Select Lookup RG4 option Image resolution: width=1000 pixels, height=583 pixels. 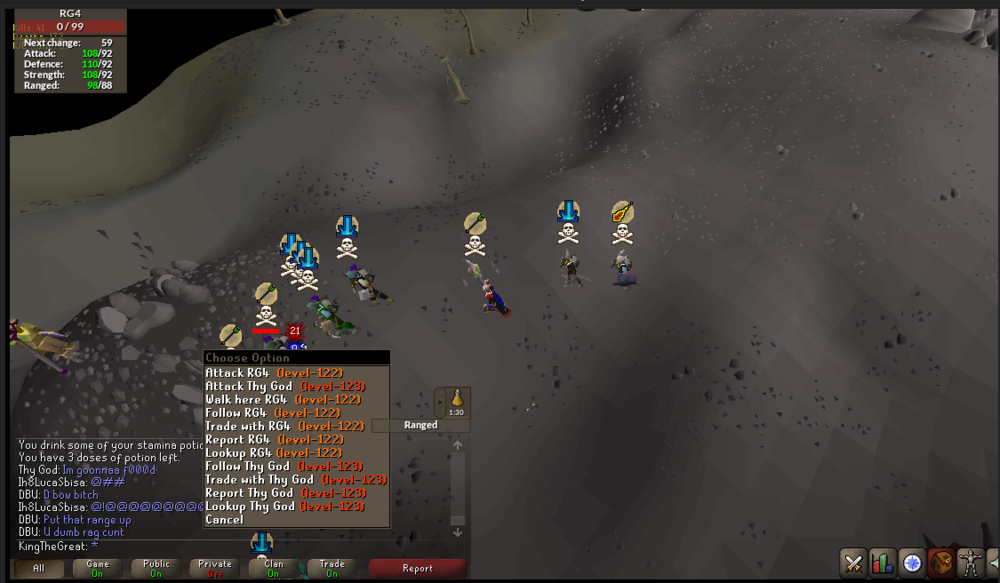point(273,453)
